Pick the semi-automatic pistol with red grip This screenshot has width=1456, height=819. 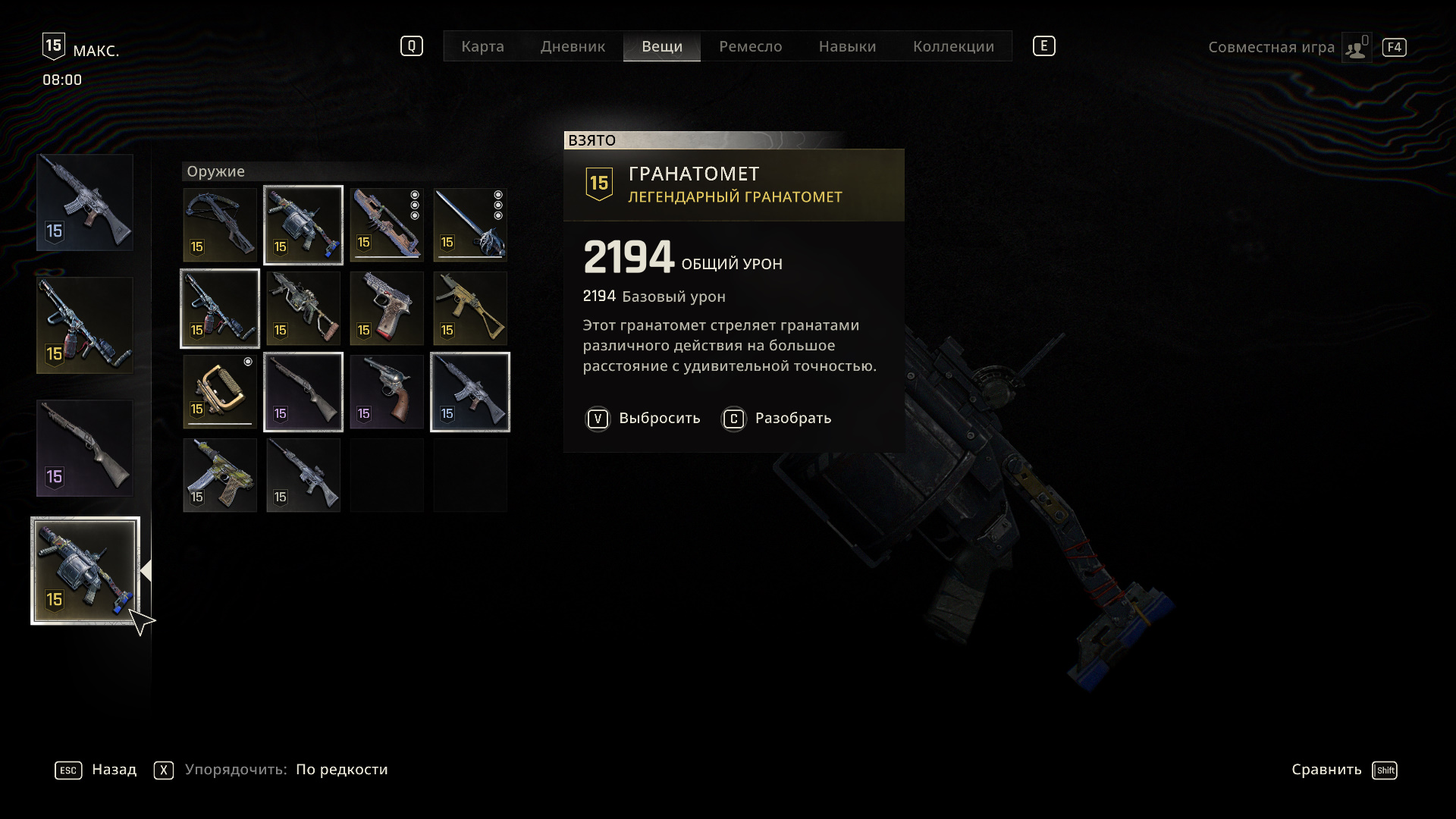(387, 309)
